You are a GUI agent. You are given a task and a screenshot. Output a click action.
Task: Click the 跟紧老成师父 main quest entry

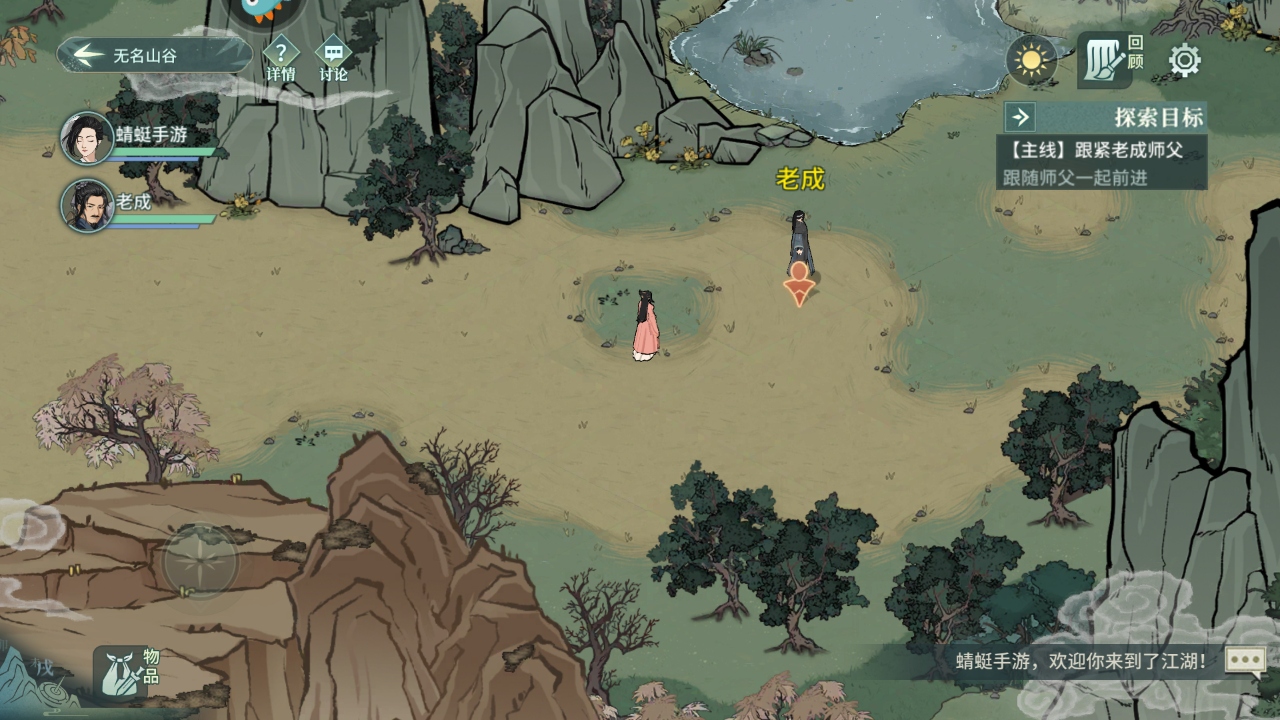click(1101, 151)
